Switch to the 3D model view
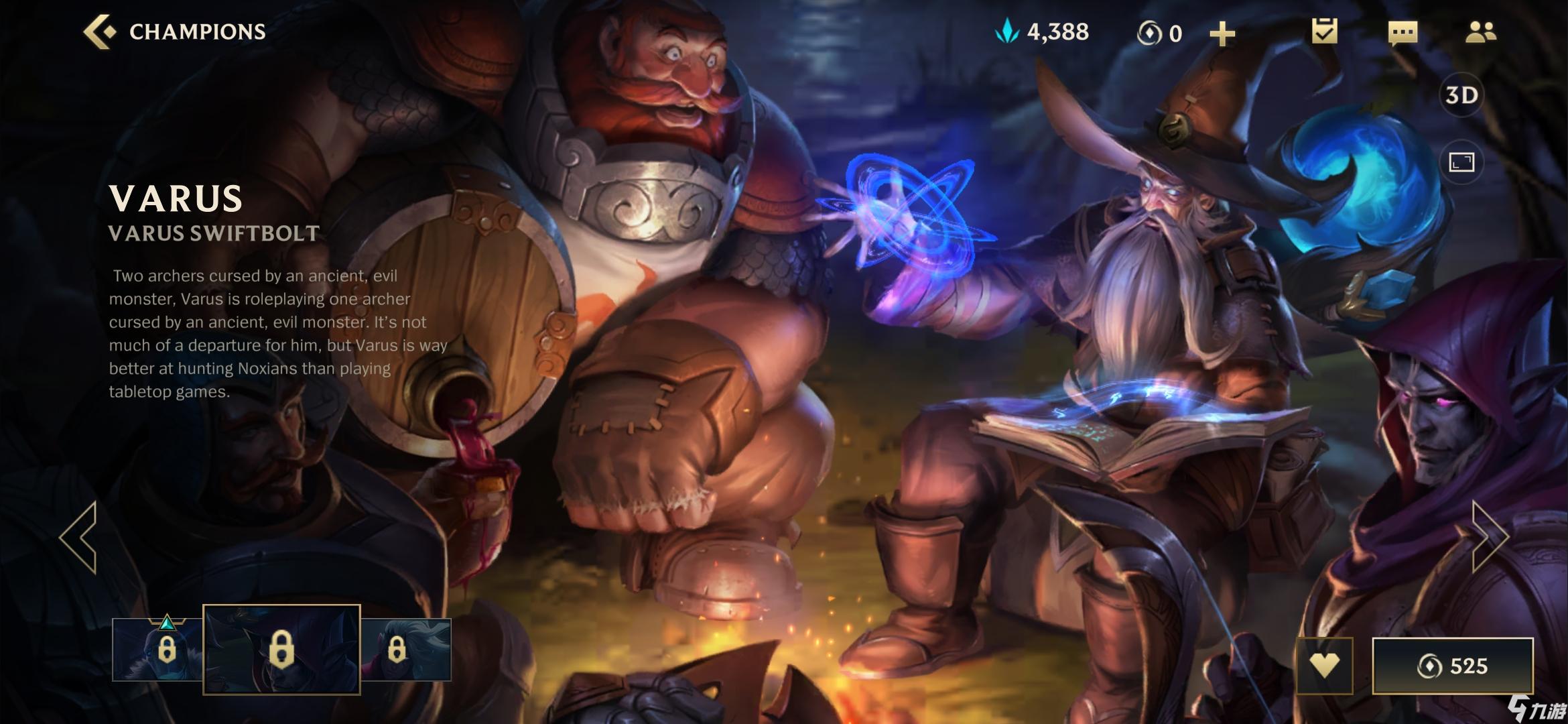Screen dimensions: 1568x724 (x=1461, y=95)
